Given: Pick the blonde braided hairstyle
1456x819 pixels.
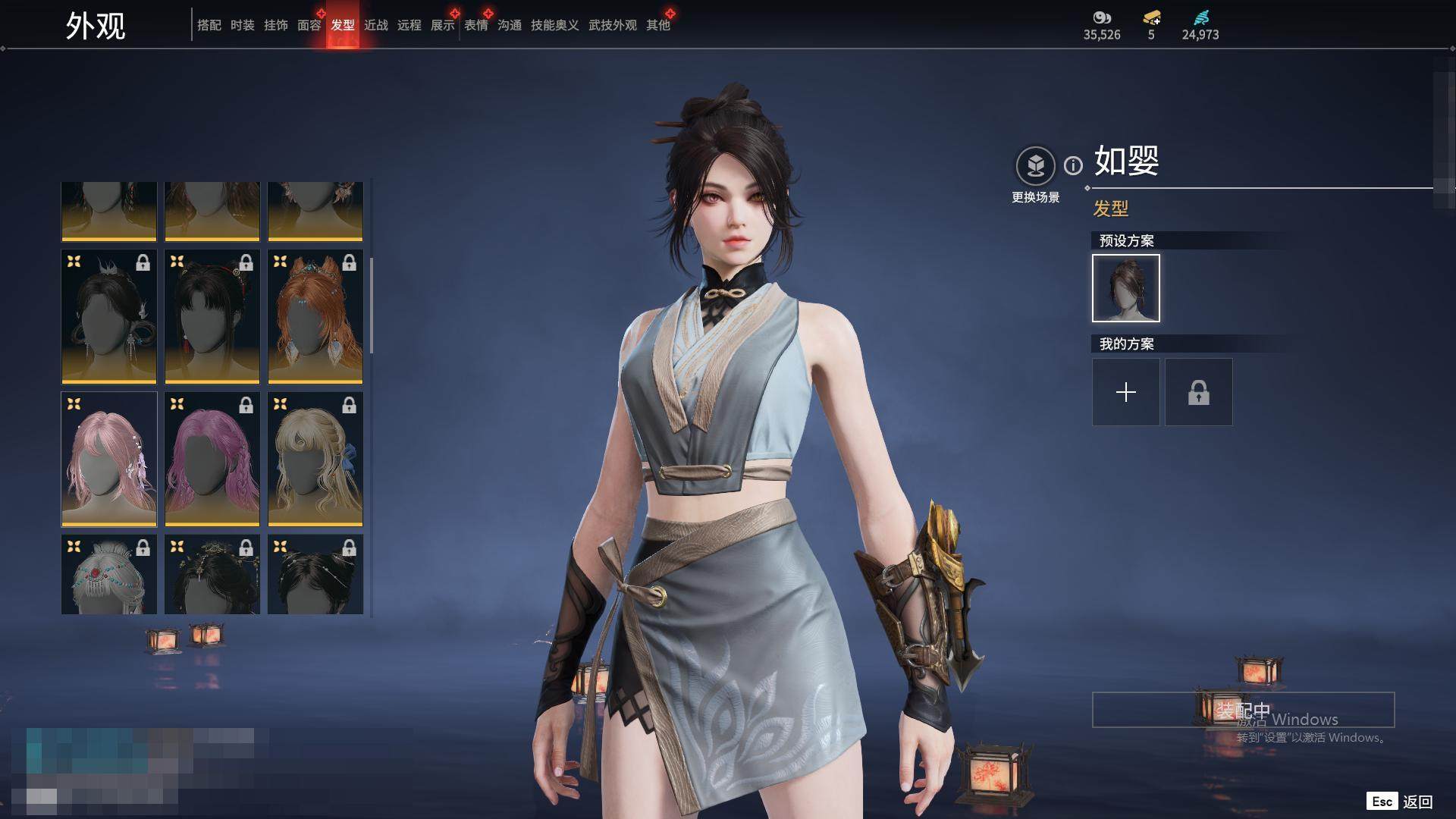Looking at the screenshot, I should [x=315, y=459].
